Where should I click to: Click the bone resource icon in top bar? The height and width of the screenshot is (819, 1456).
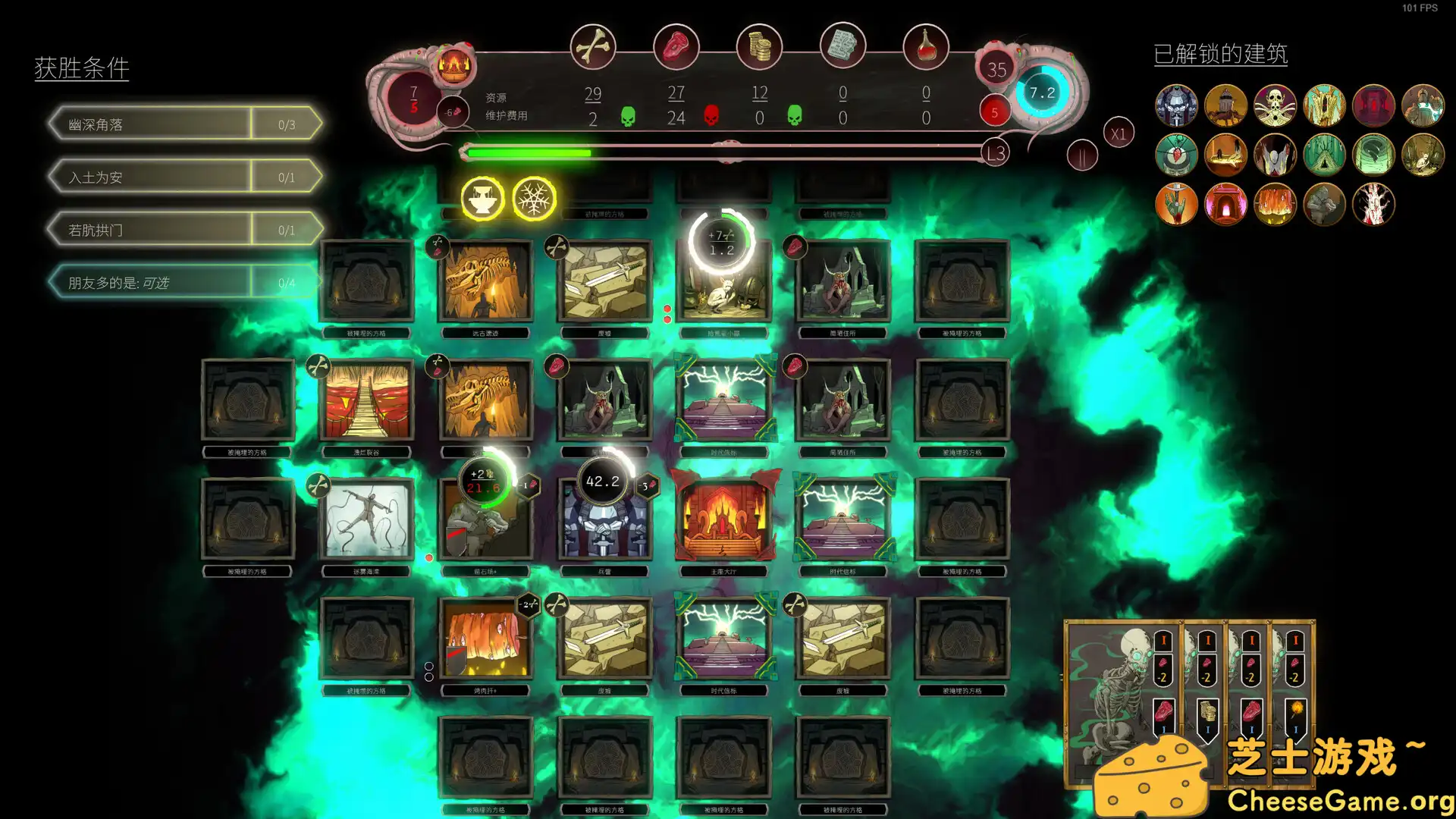pyautogui.click(x=595, y=46)
